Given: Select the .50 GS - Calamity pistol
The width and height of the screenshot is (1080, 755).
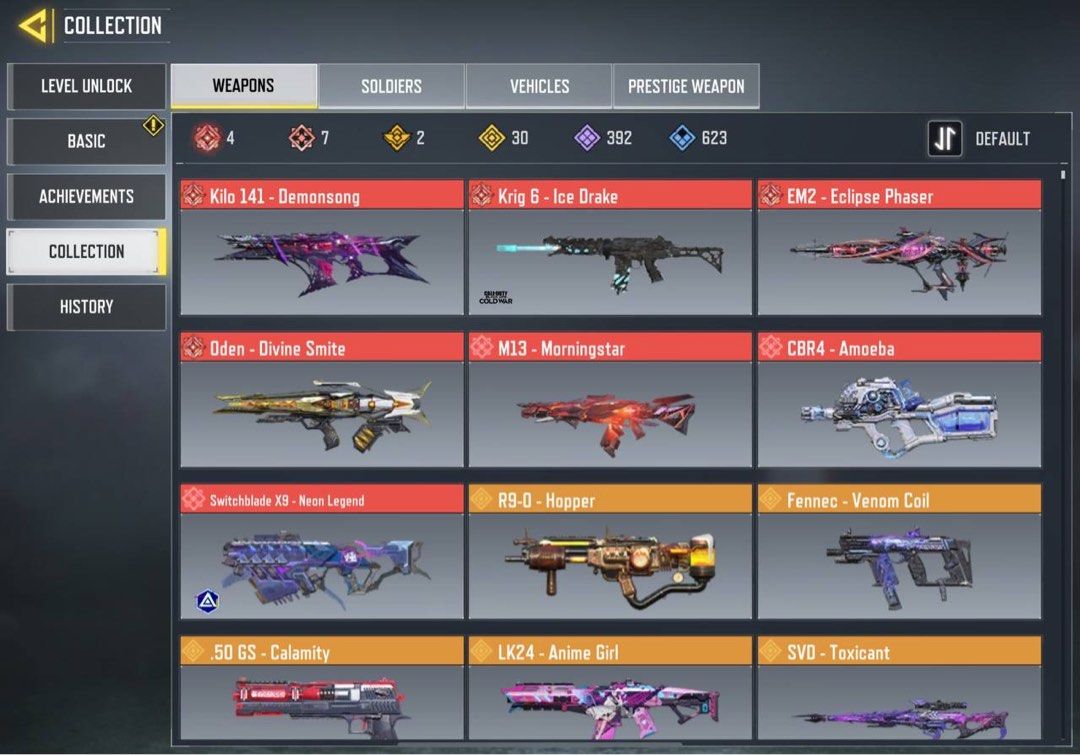Looking at the screenshot, I should [x=321, y=693].
